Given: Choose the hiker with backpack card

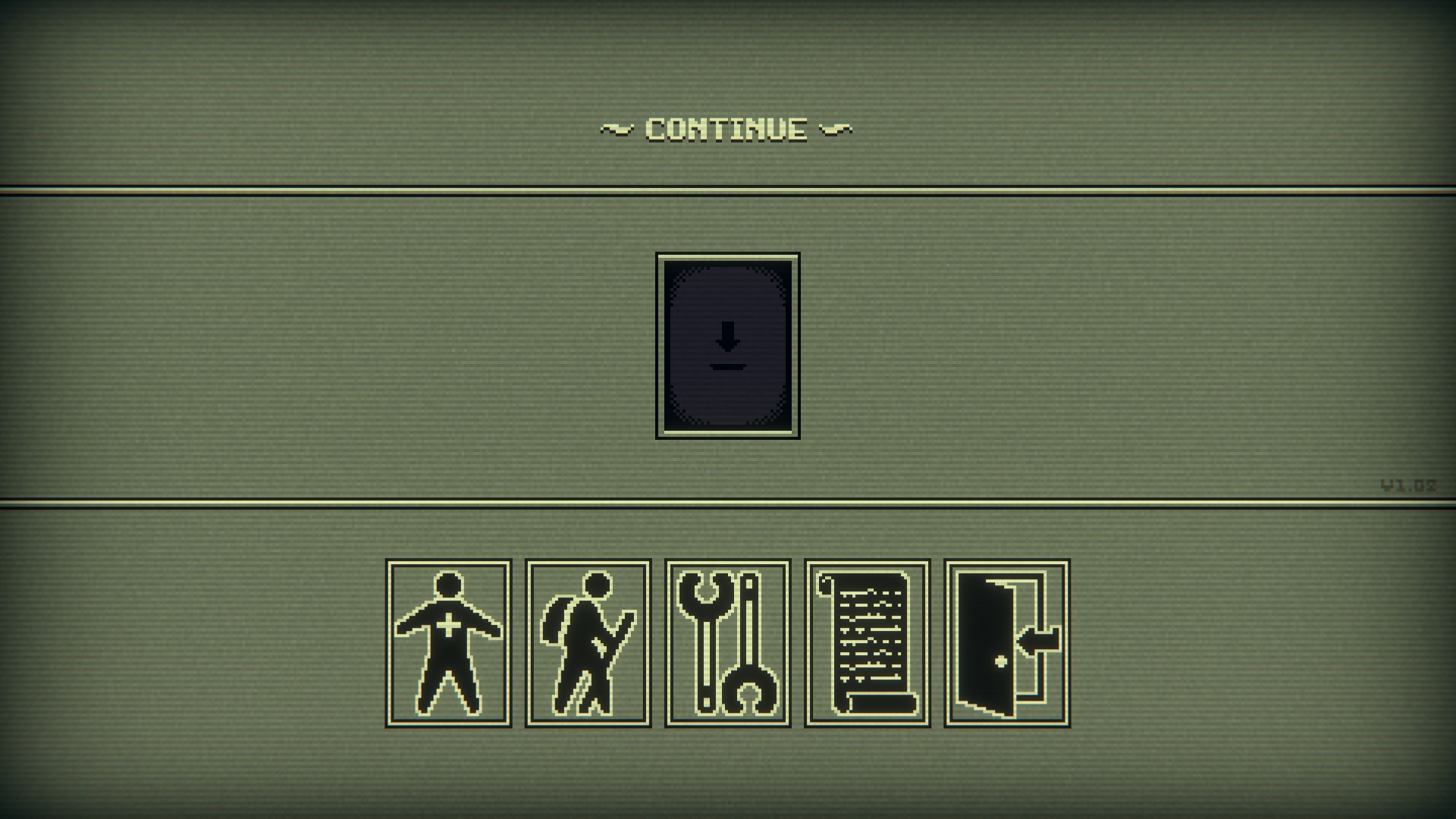Looking at the screenshot, I should tap(588, 643).
